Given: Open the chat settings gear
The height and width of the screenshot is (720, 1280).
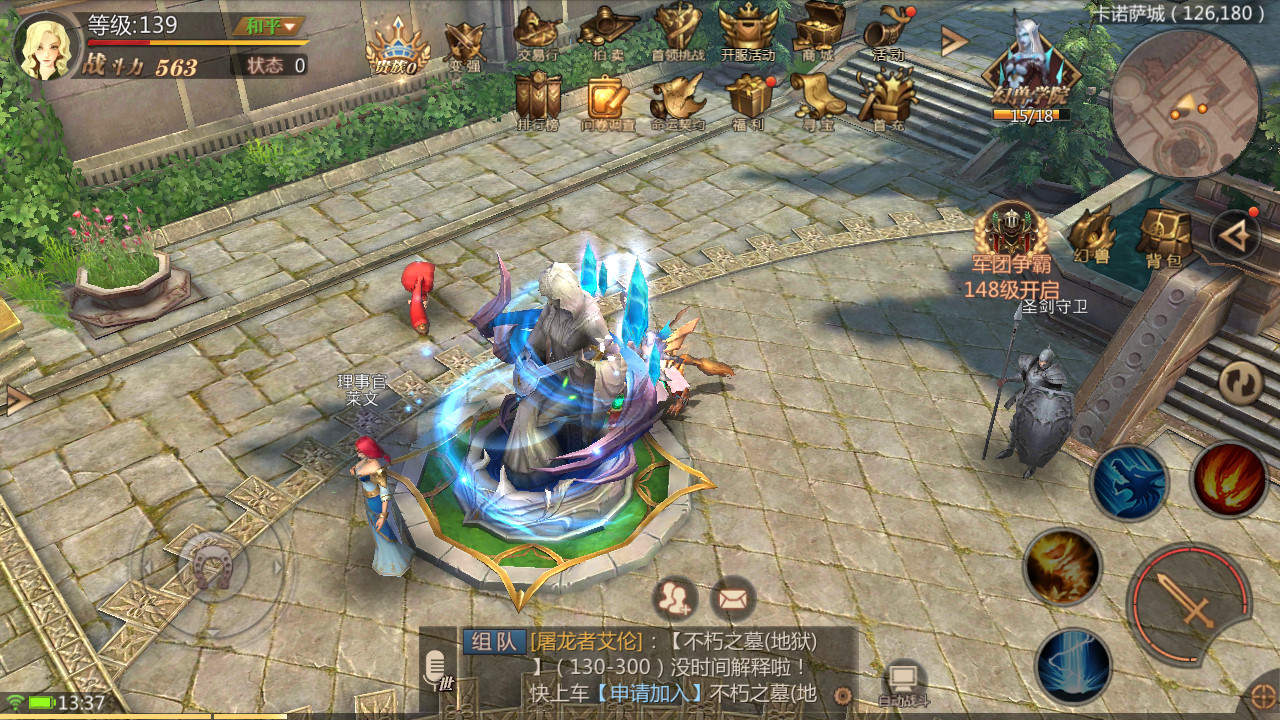Looking at the screenshot, I should coord(843,696).
